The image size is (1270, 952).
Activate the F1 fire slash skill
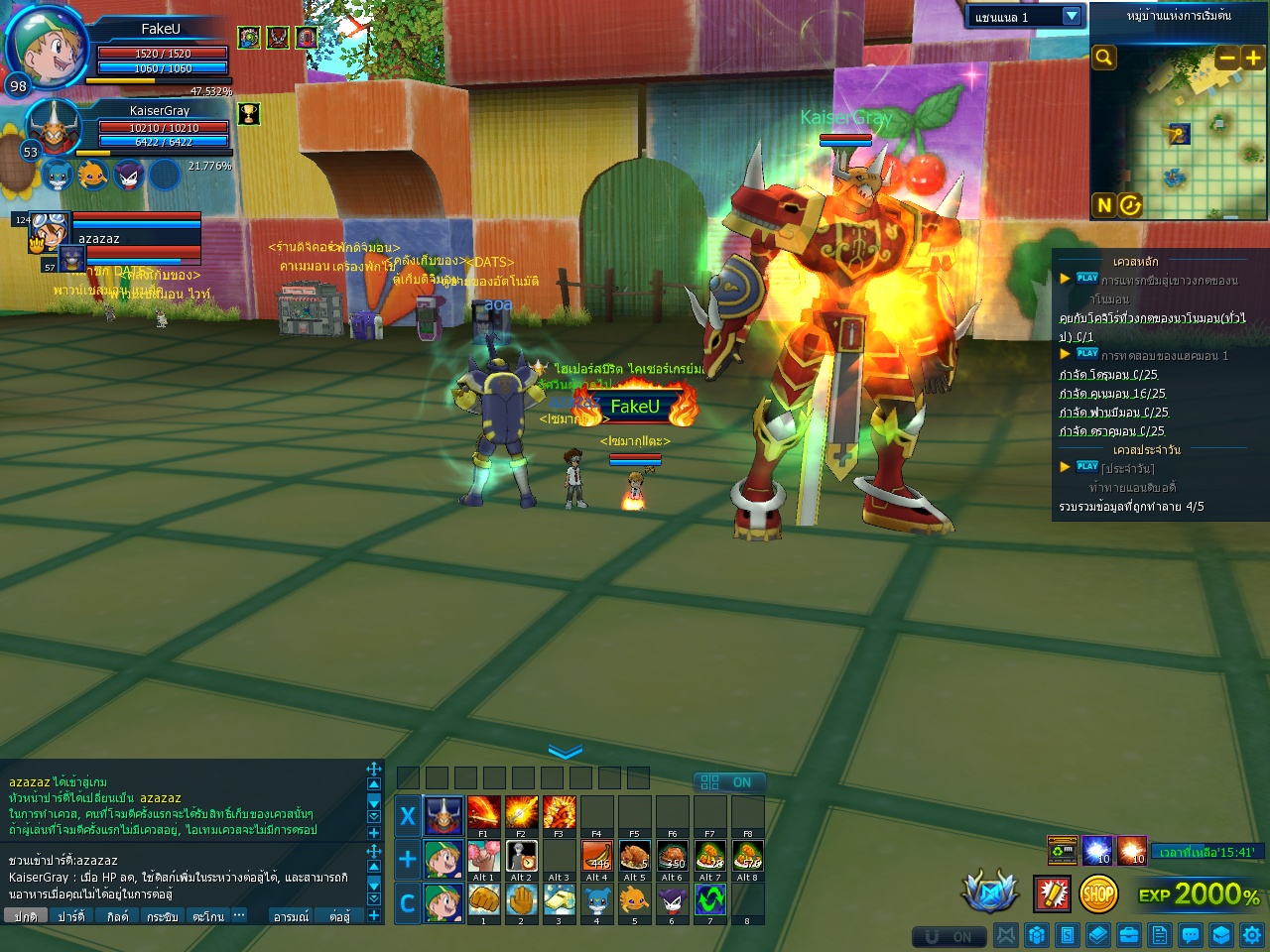point(483,813)
